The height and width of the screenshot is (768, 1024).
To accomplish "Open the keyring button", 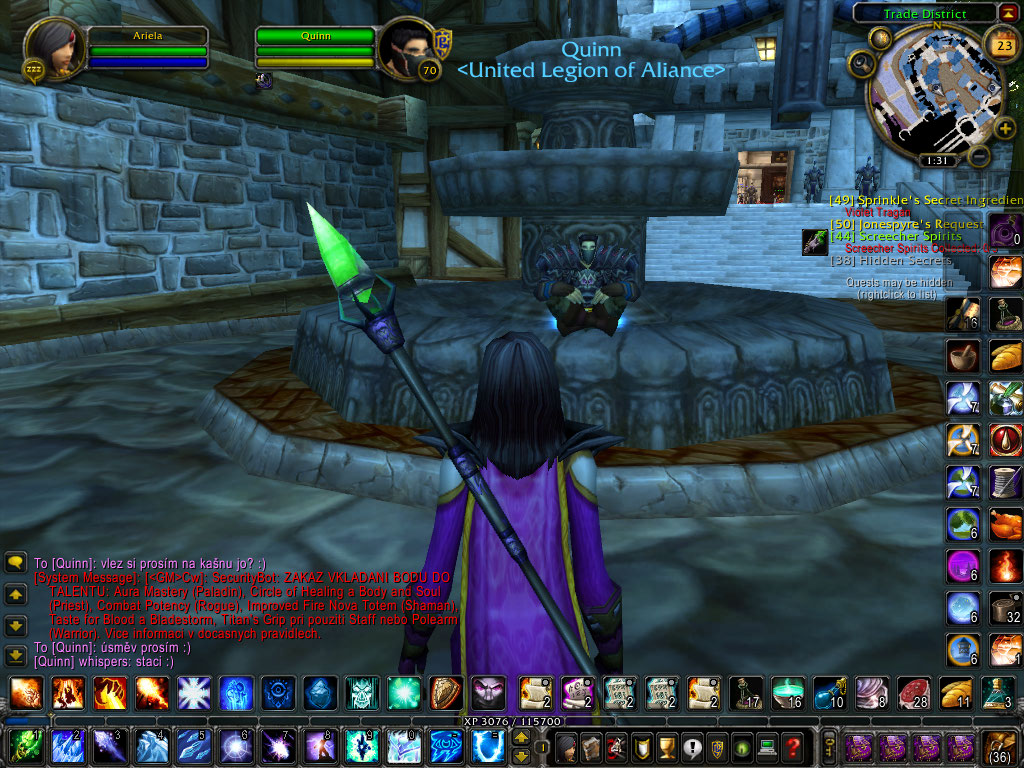I will pos(828,746).
